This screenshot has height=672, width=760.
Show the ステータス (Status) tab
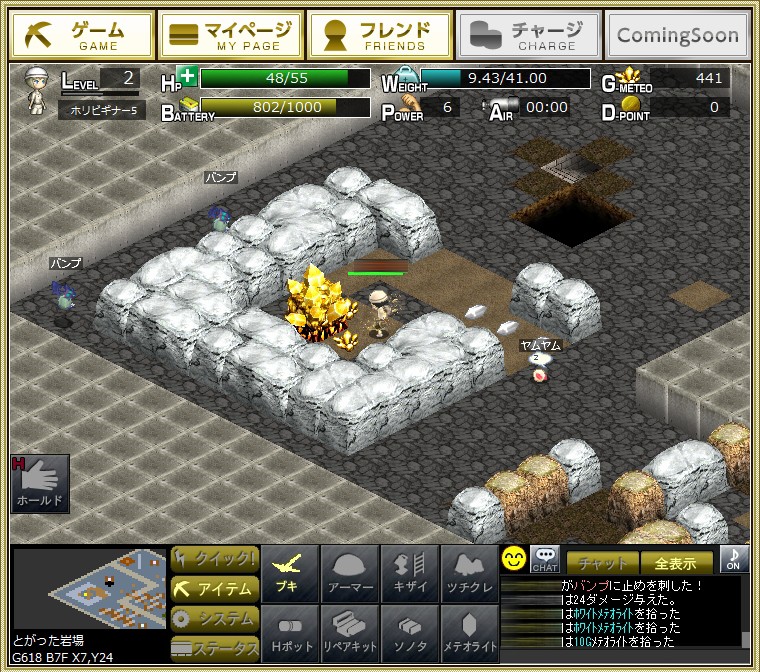(x=214, y=648)
